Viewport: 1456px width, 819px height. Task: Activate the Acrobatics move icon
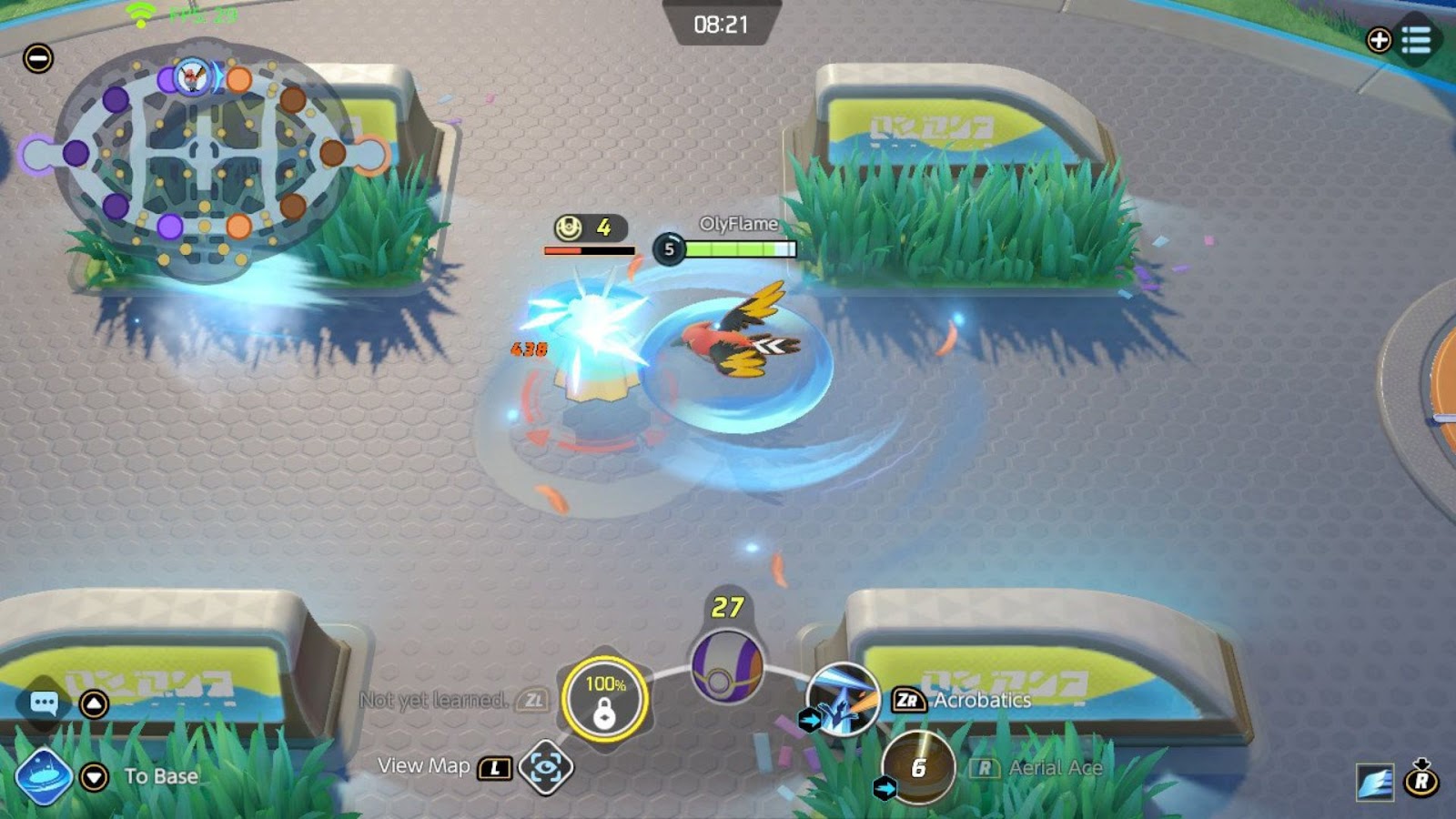843,700
